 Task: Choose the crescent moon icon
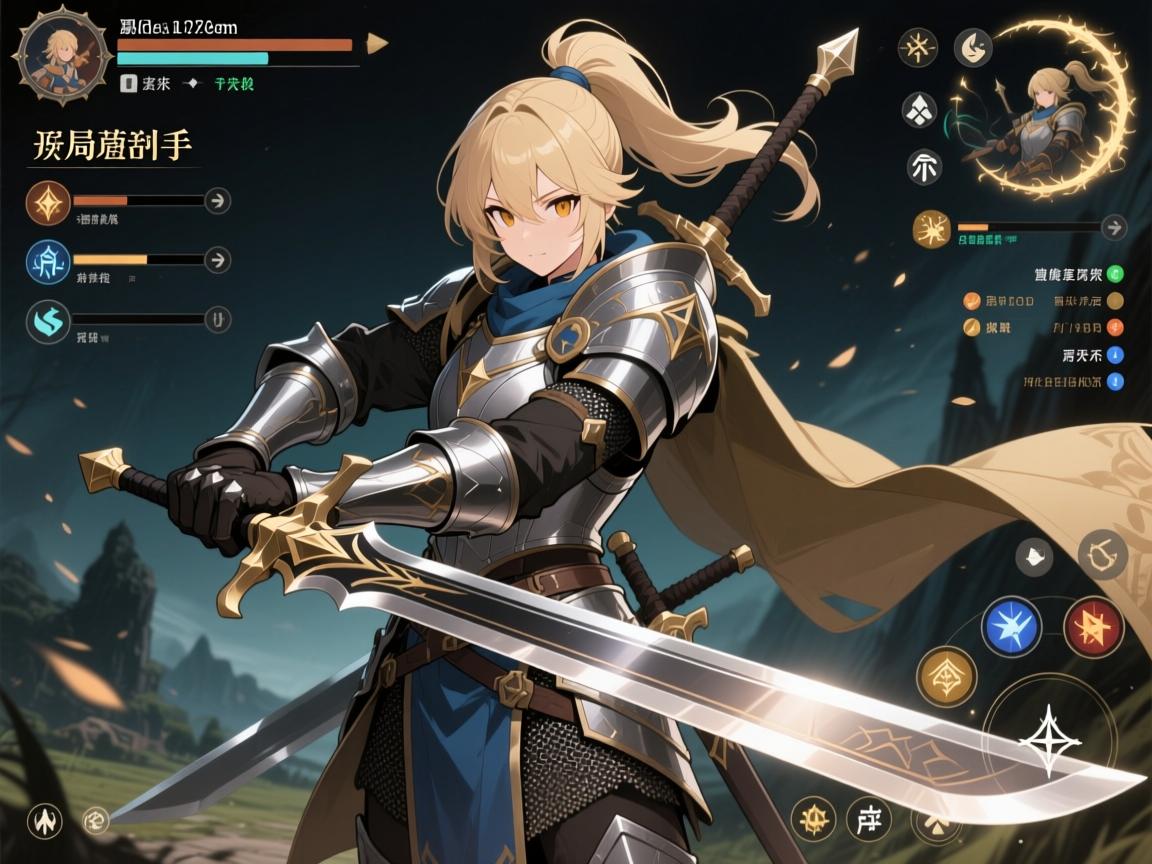point(972,46)
